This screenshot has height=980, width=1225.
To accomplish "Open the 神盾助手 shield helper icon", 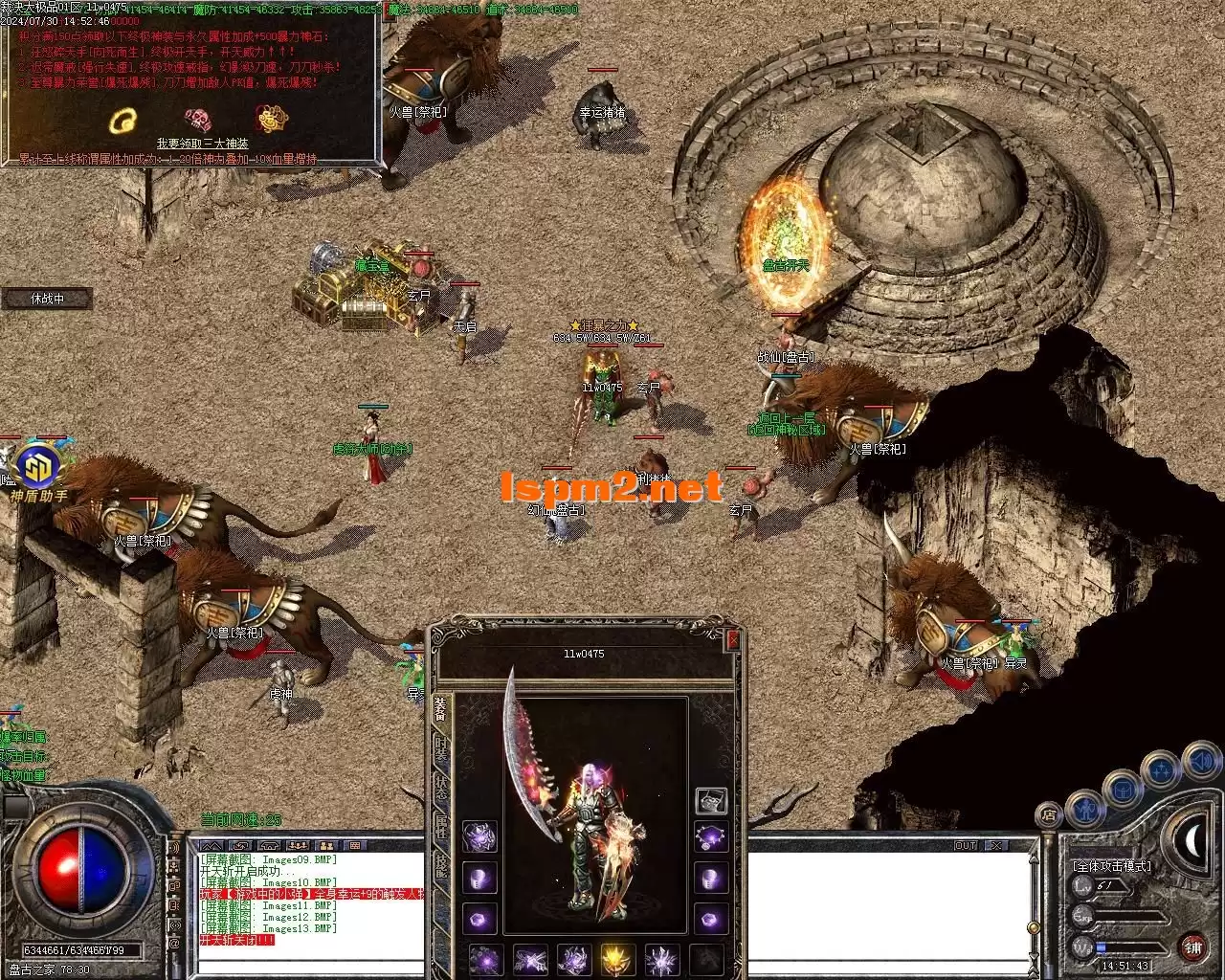I will tap(39, 467).
